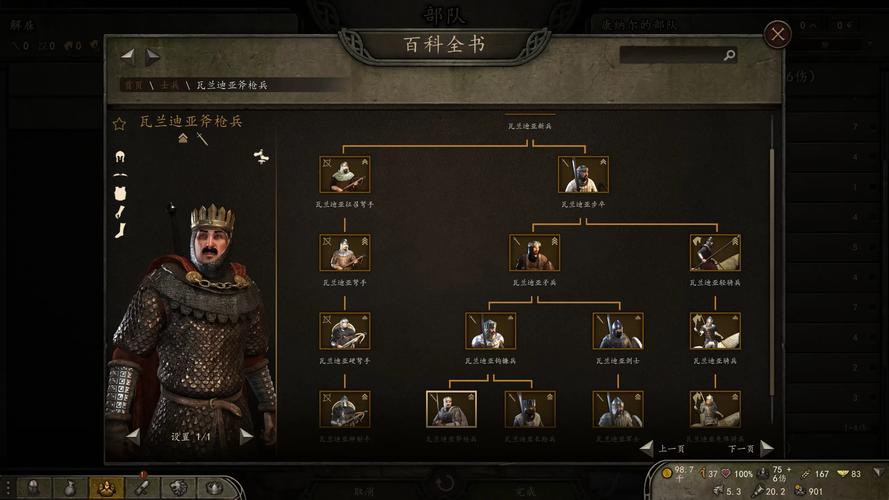The image size is (889, 500).
Task: Go back with the left history arrow
Action: [x=128, y=57]
